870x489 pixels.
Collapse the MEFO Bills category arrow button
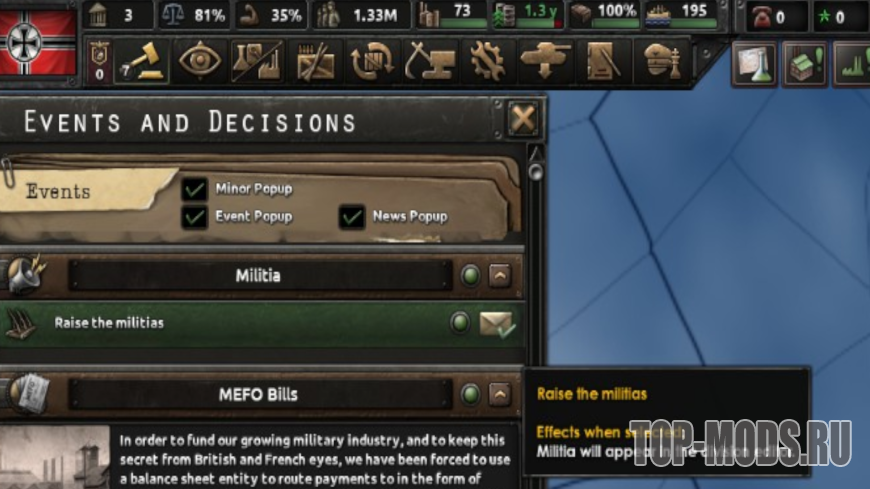[x=500, y=394]
